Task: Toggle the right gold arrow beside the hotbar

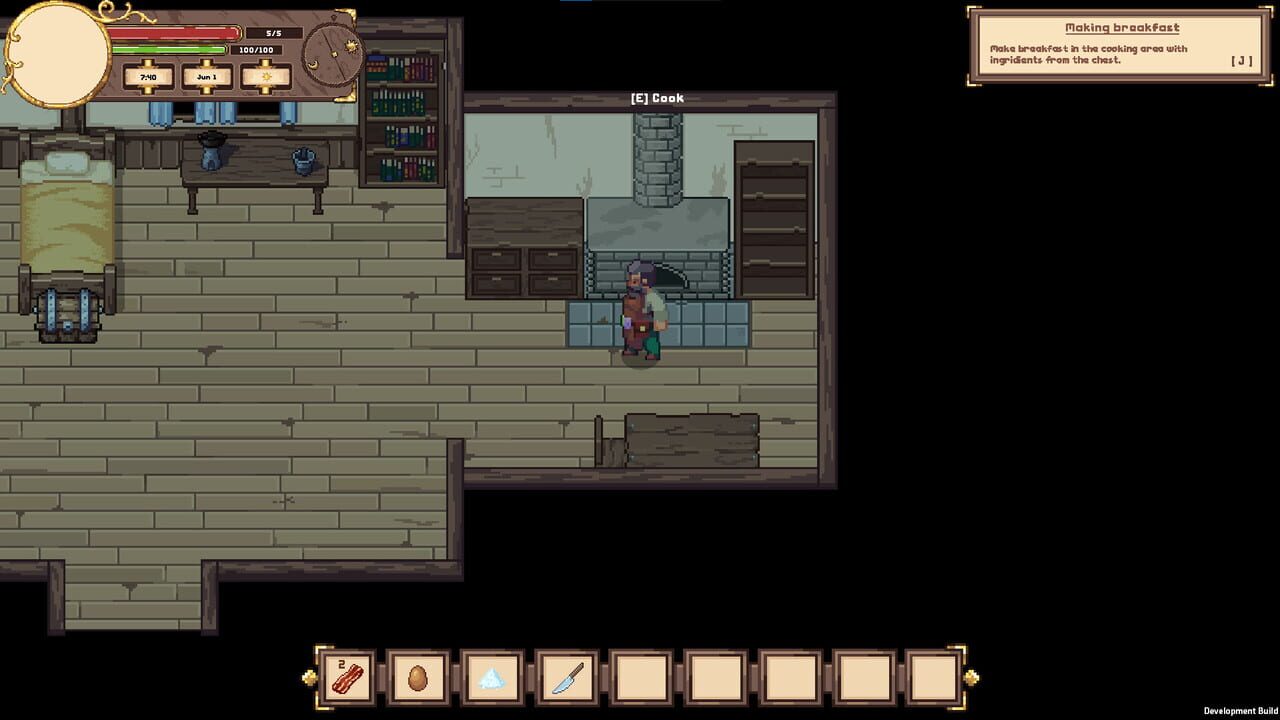Action: point(969,675)
